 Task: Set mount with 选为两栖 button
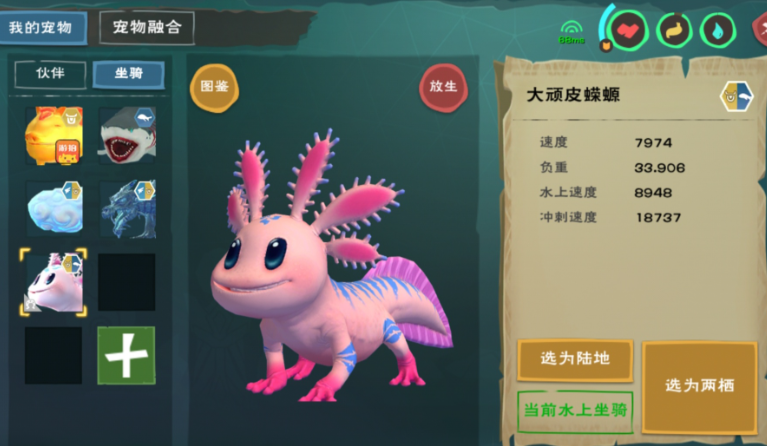tap(699, 386)
